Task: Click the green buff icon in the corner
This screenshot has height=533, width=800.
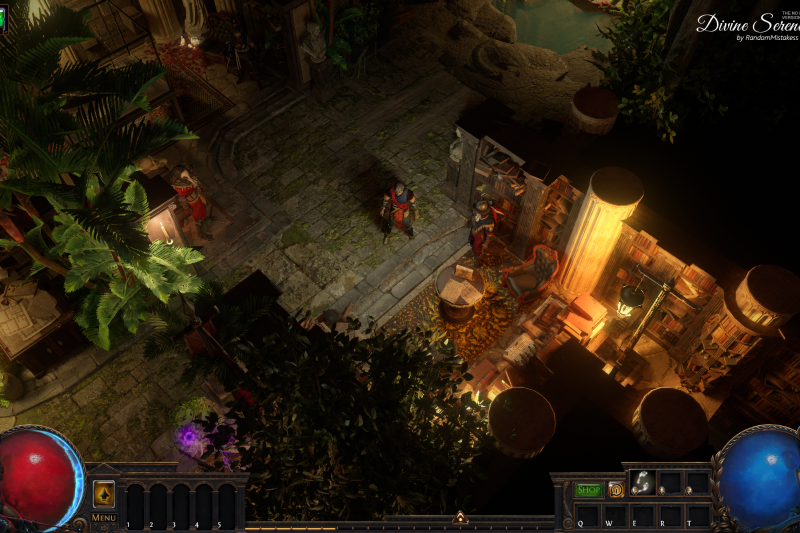Action: pos(3,16)
